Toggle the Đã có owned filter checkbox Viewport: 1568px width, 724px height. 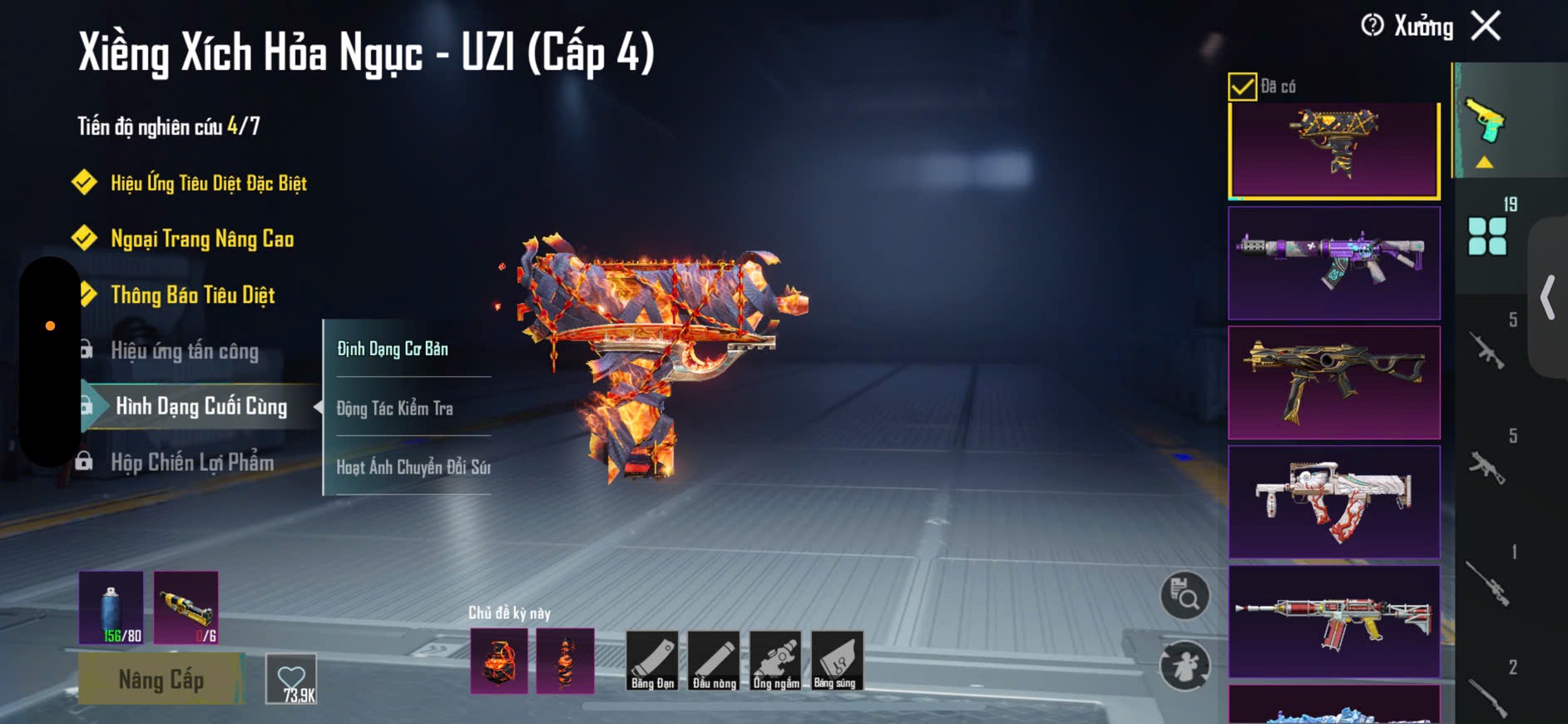[1242, 87]
